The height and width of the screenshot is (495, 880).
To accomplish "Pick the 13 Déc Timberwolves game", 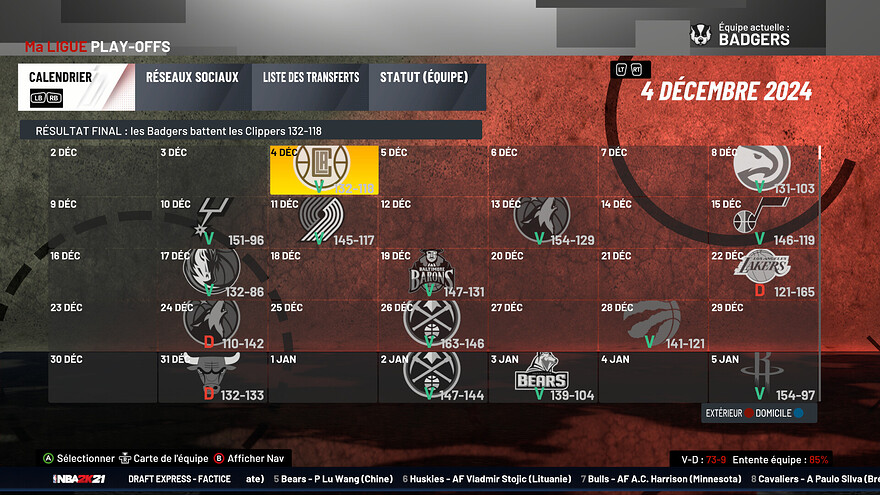I will point(542,221).
